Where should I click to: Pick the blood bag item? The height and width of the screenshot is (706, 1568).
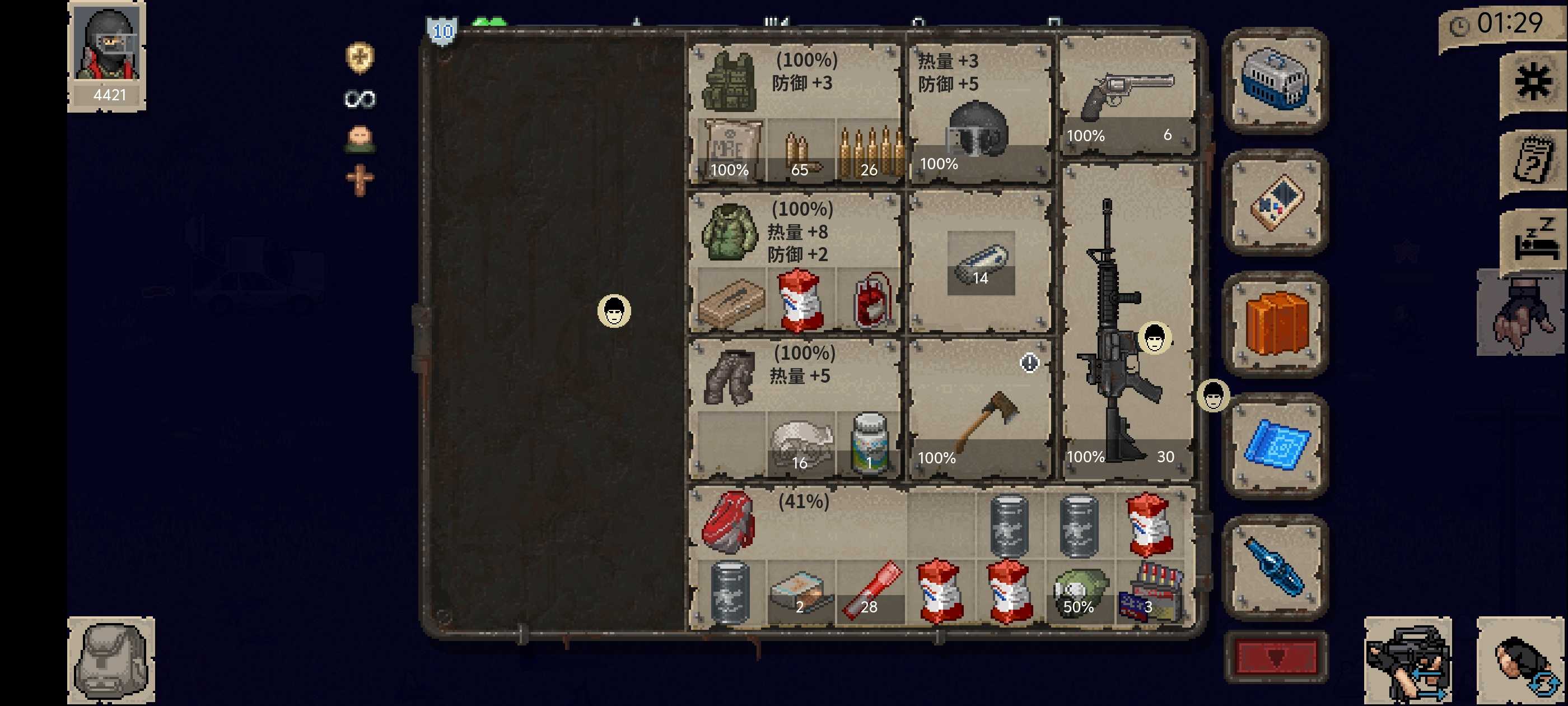870,300
